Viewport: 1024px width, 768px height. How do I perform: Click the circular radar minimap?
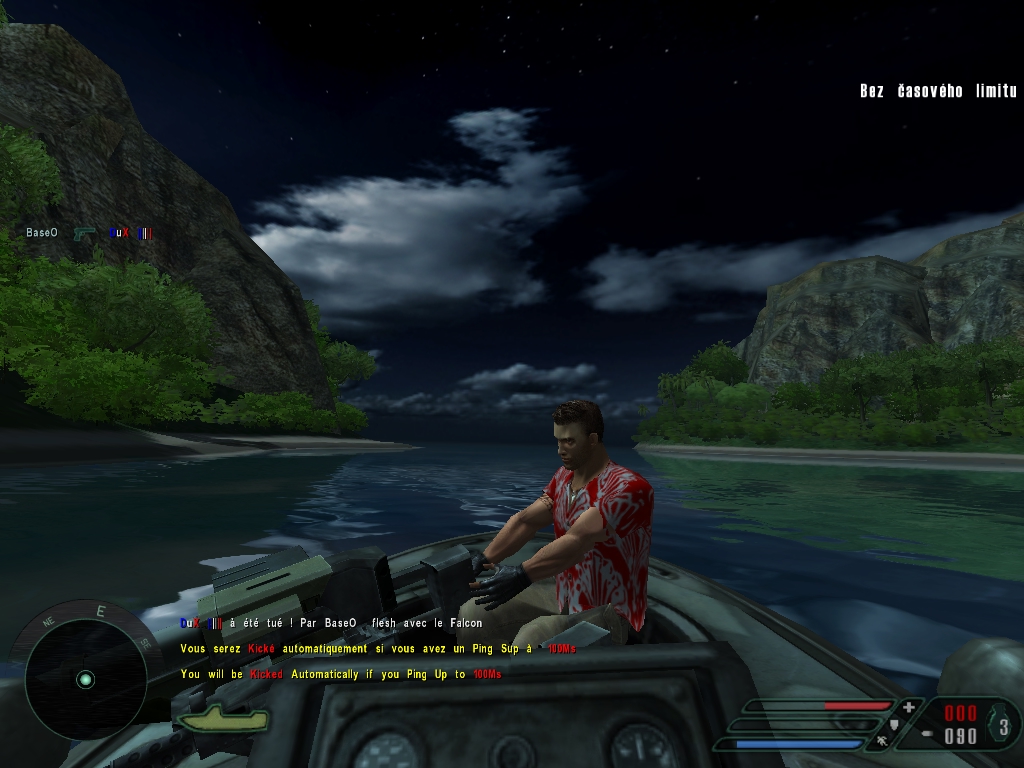tap(85, 679)
